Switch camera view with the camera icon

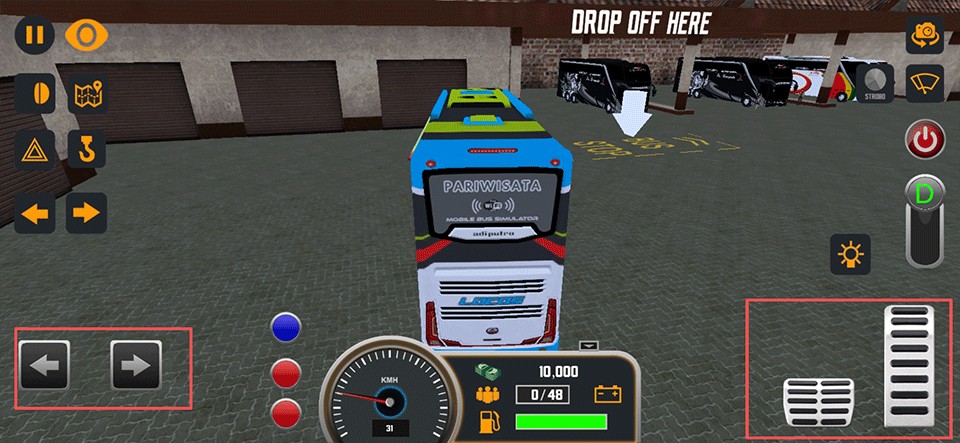[925, 35]
